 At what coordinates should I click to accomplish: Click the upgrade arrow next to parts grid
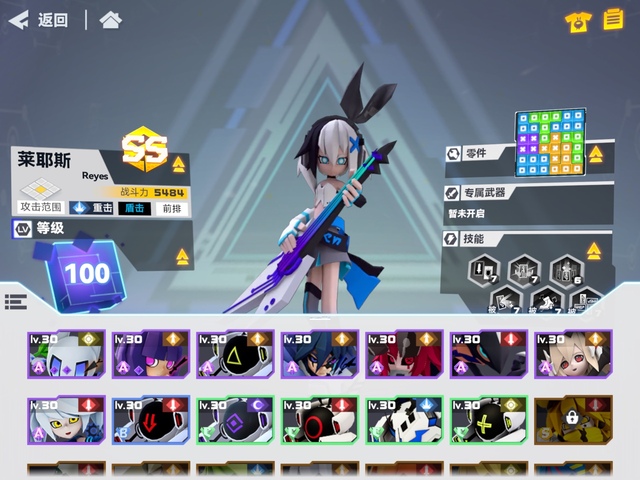pyautogui.click(x=596, y=153)
